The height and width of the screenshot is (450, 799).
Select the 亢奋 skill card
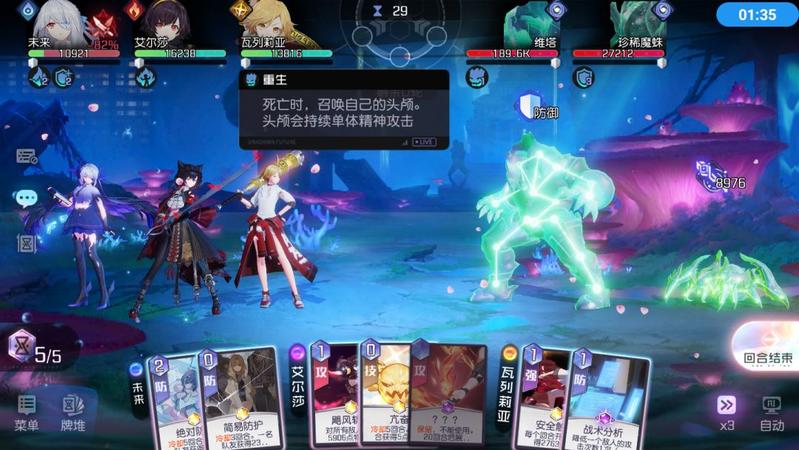pos(383,395)
